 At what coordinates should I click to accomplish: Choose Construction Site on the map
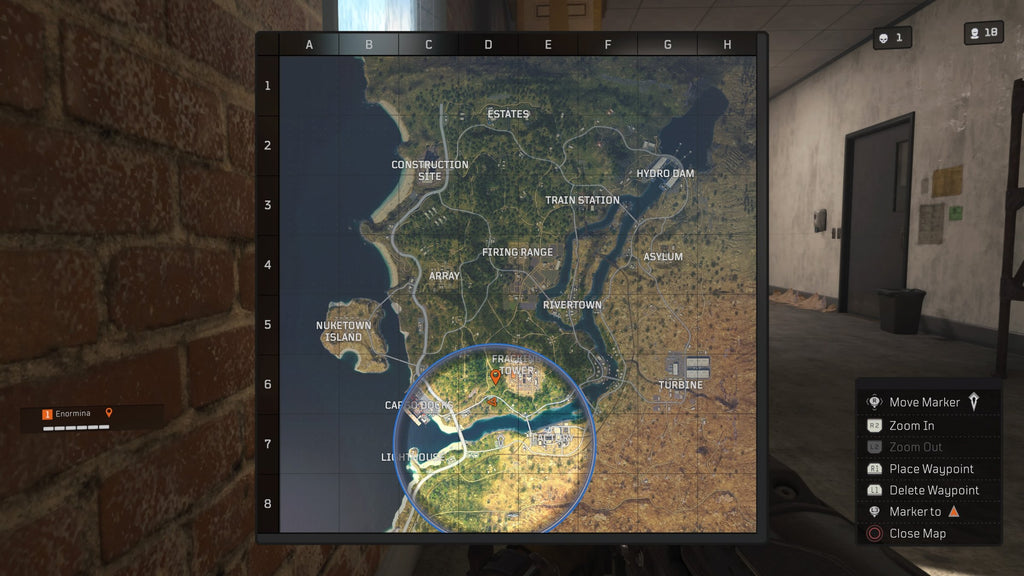[x=430, y=170]
